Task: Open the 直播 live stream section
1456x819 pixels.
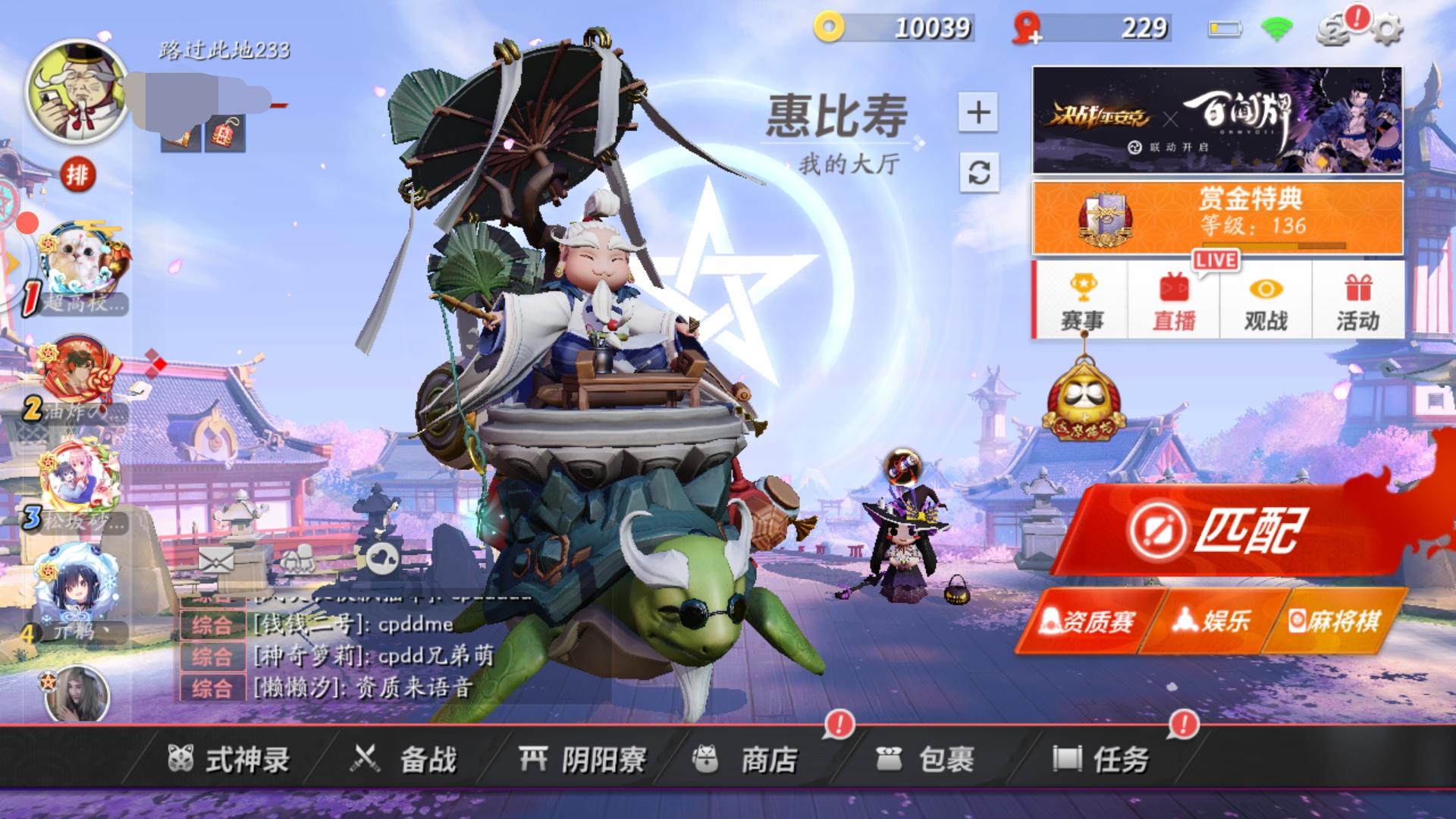Action: click(1172, 300)
